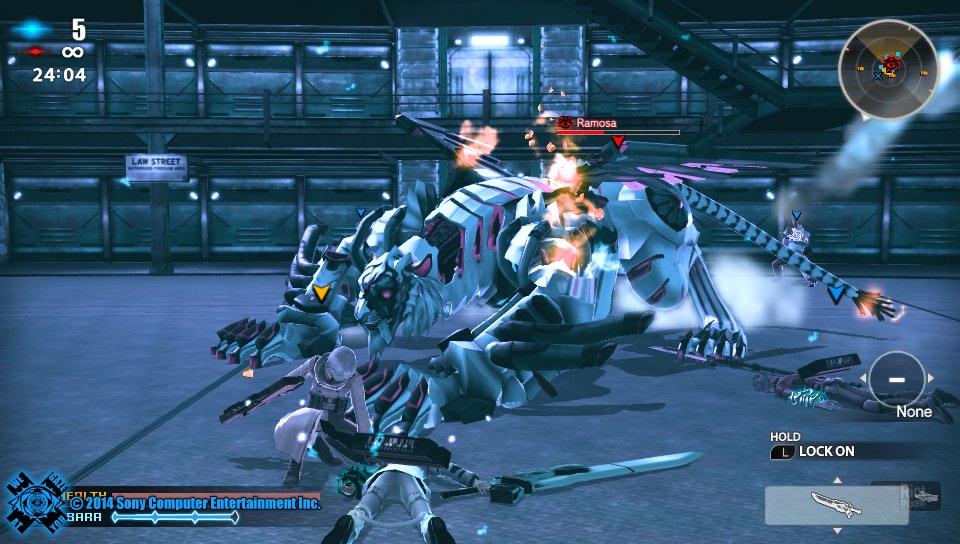Viewport: 960px width, 544px height.
Task: Tap the empty 'None' item circle
Action: (896, 379)
